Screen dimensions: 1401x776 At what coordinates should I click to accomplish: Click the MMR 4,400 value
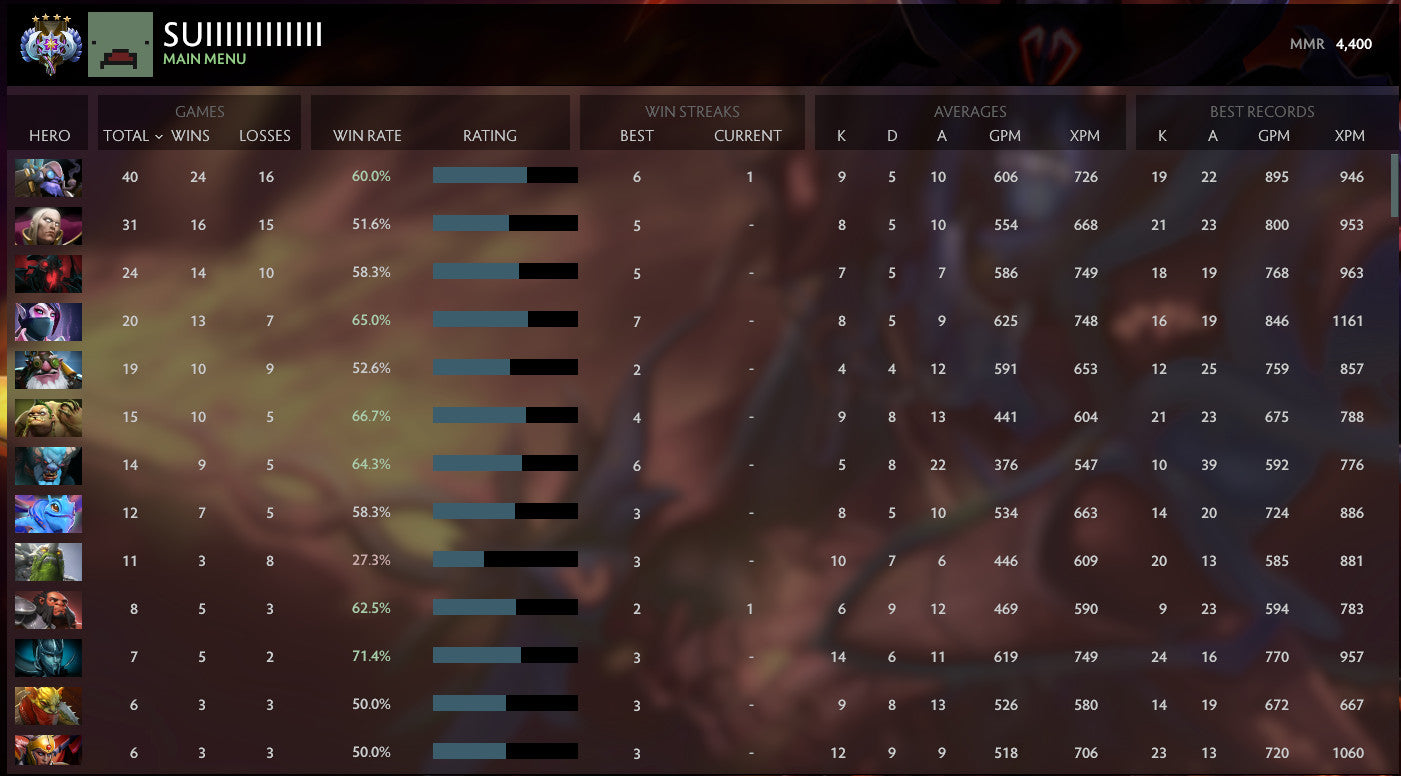(x=1356, y=44)
